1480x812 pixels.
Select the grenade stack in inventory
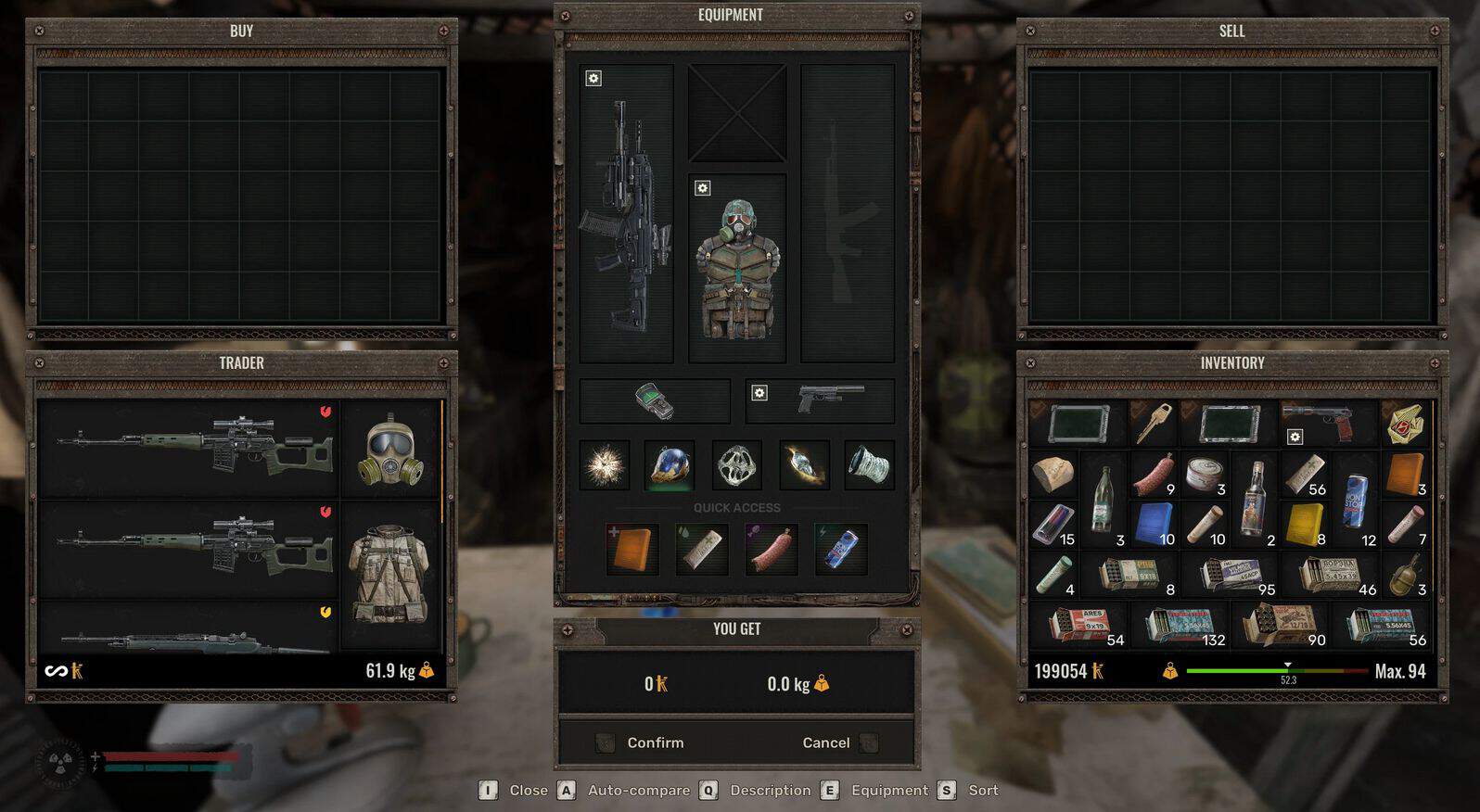click(x=1406, y=575)
